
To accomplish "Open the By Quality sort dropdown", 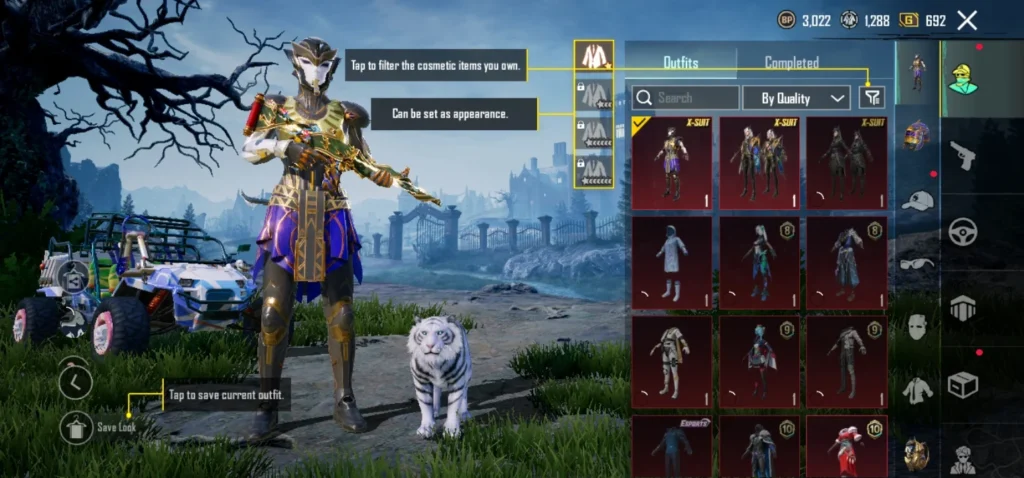I will pyautogui.click(x=797, y=98).
